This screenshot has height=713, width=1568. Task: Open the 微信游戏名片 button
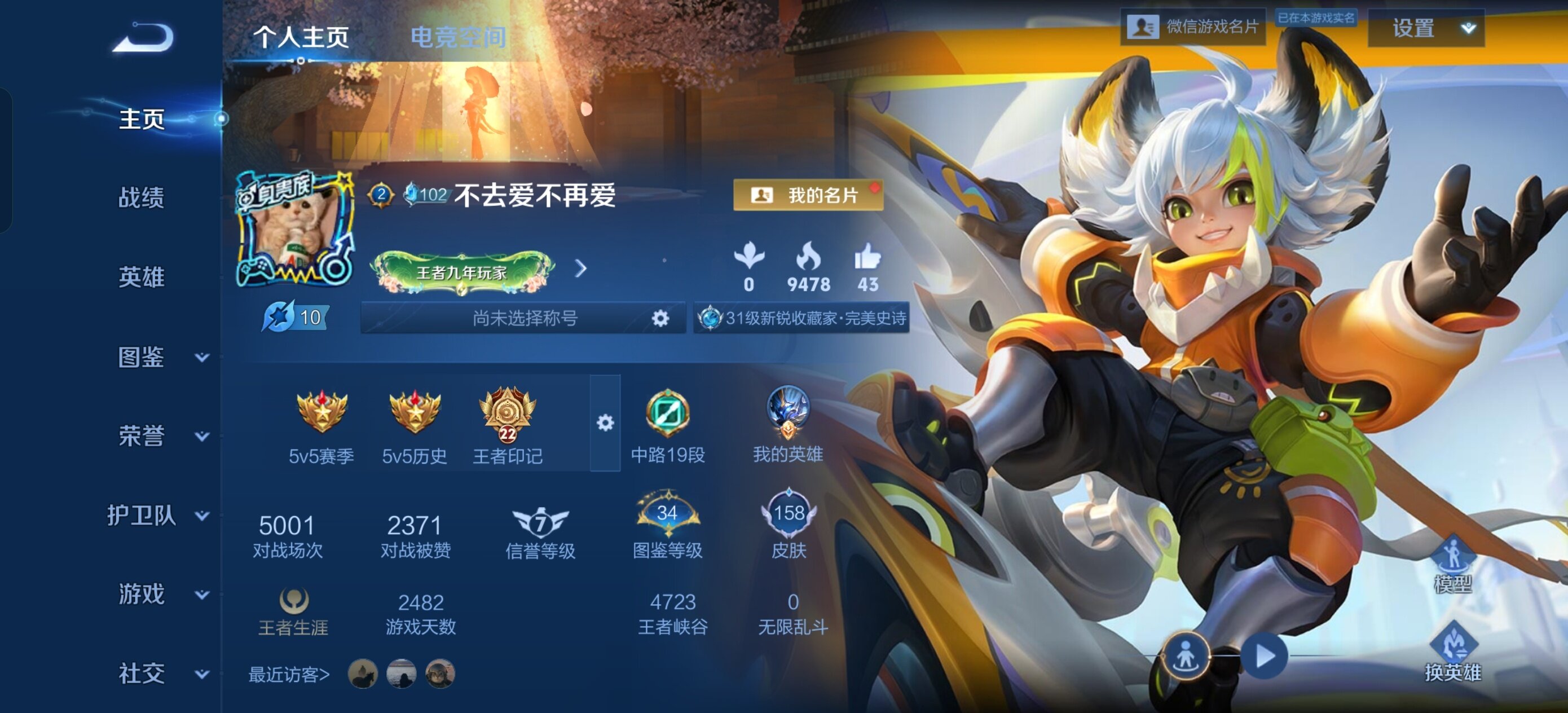[1192, 27]
